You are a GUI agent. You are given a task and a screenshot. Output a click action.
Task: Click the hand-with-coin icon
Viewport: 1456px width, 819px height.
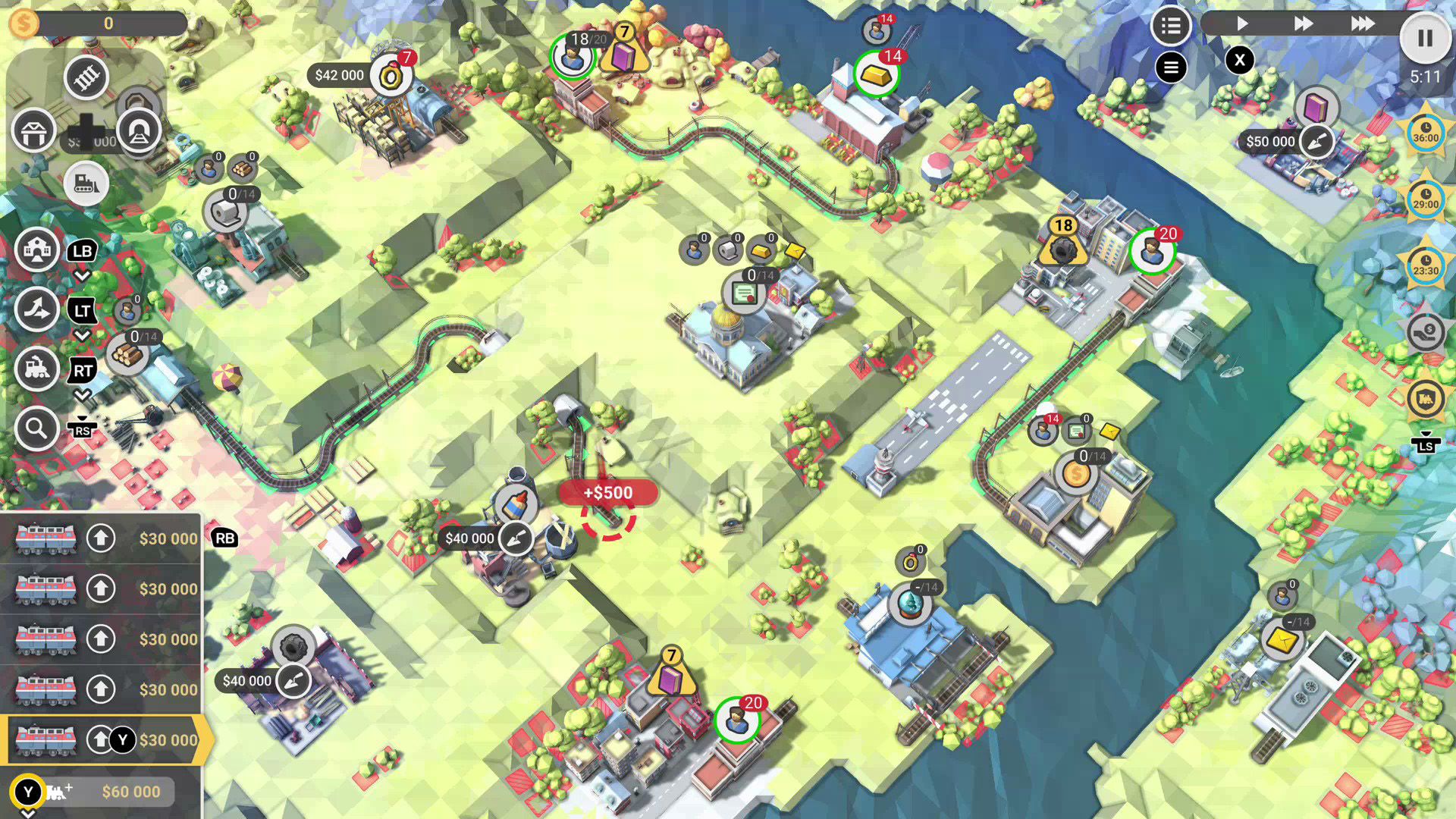1426,332
